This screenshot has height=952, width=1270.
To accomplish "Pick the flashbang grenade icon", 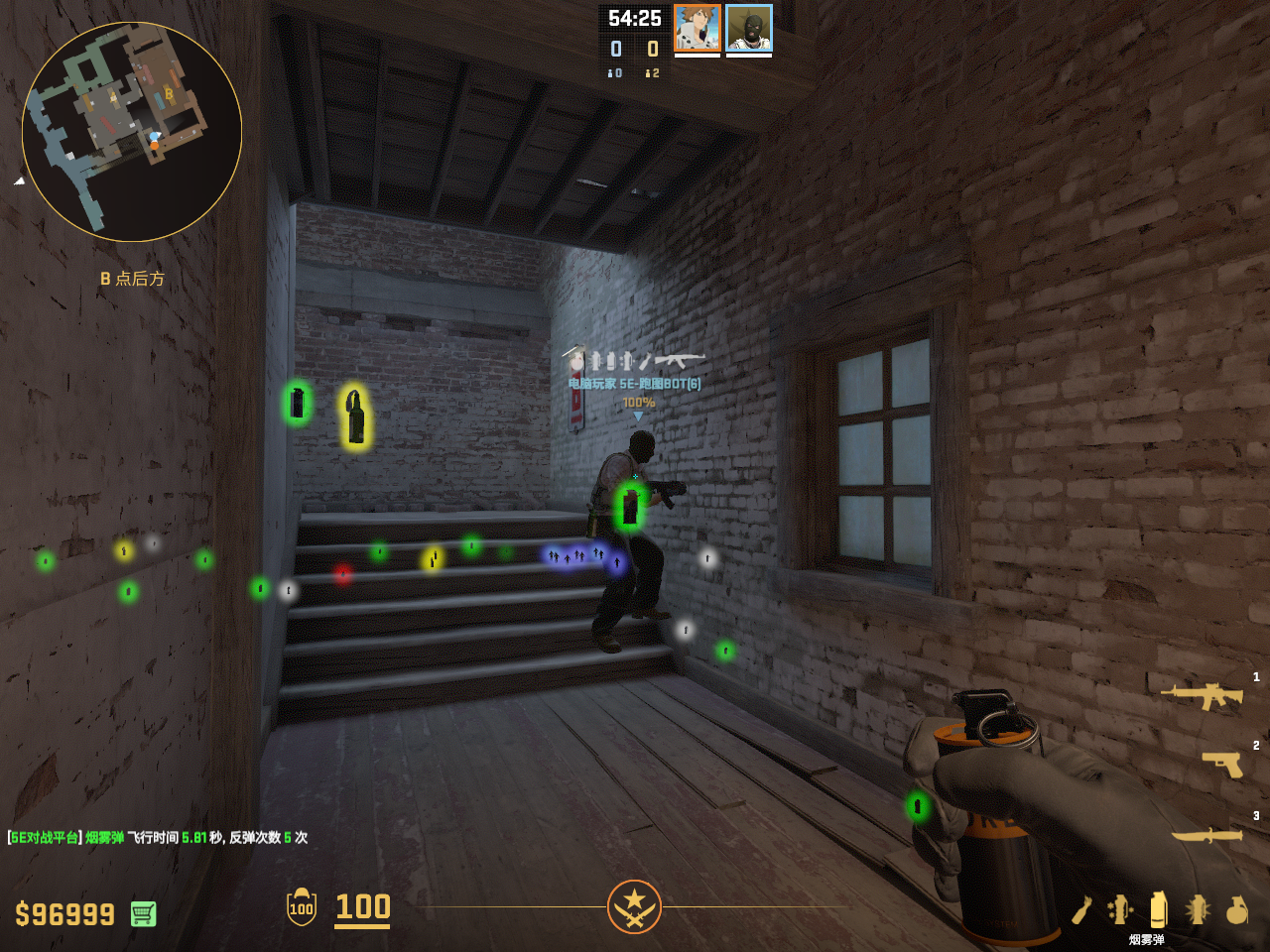I will 1198,908.
